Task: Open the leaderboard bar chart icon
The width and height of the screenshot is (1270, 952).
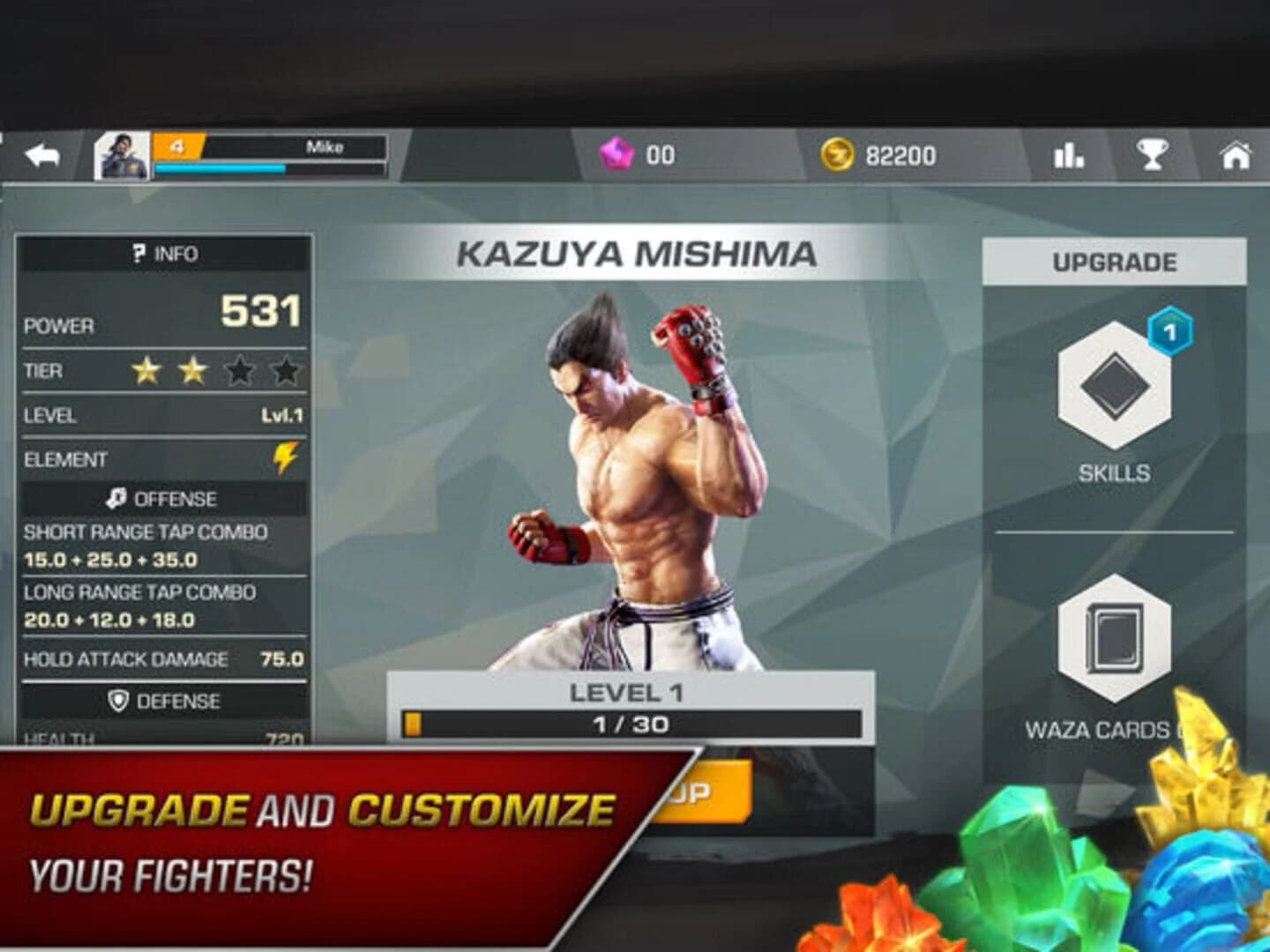Action: click(1068, 153)
